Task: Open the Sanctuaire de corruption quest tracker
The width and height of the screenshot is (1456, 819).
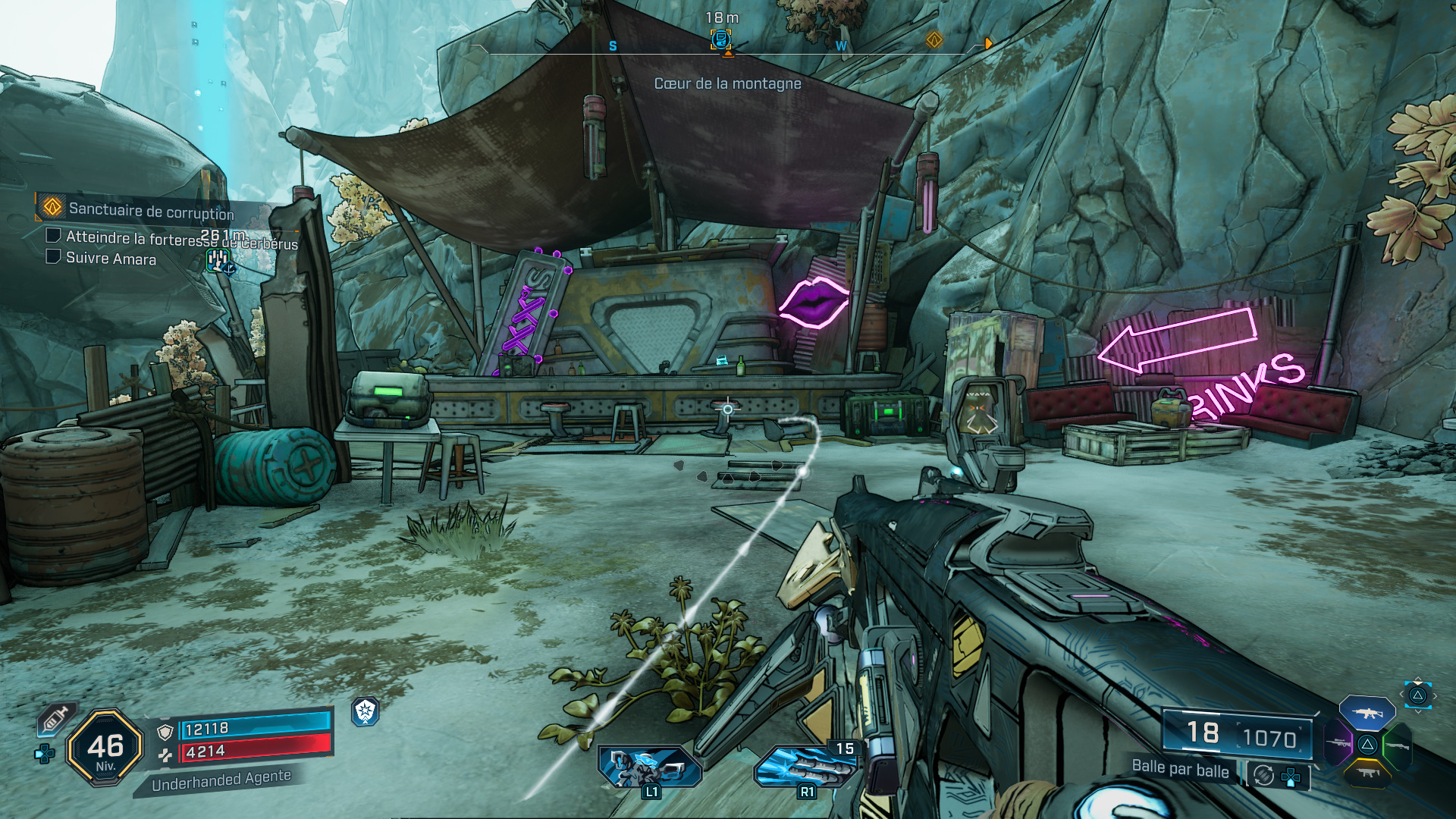Action: [151, 209]
